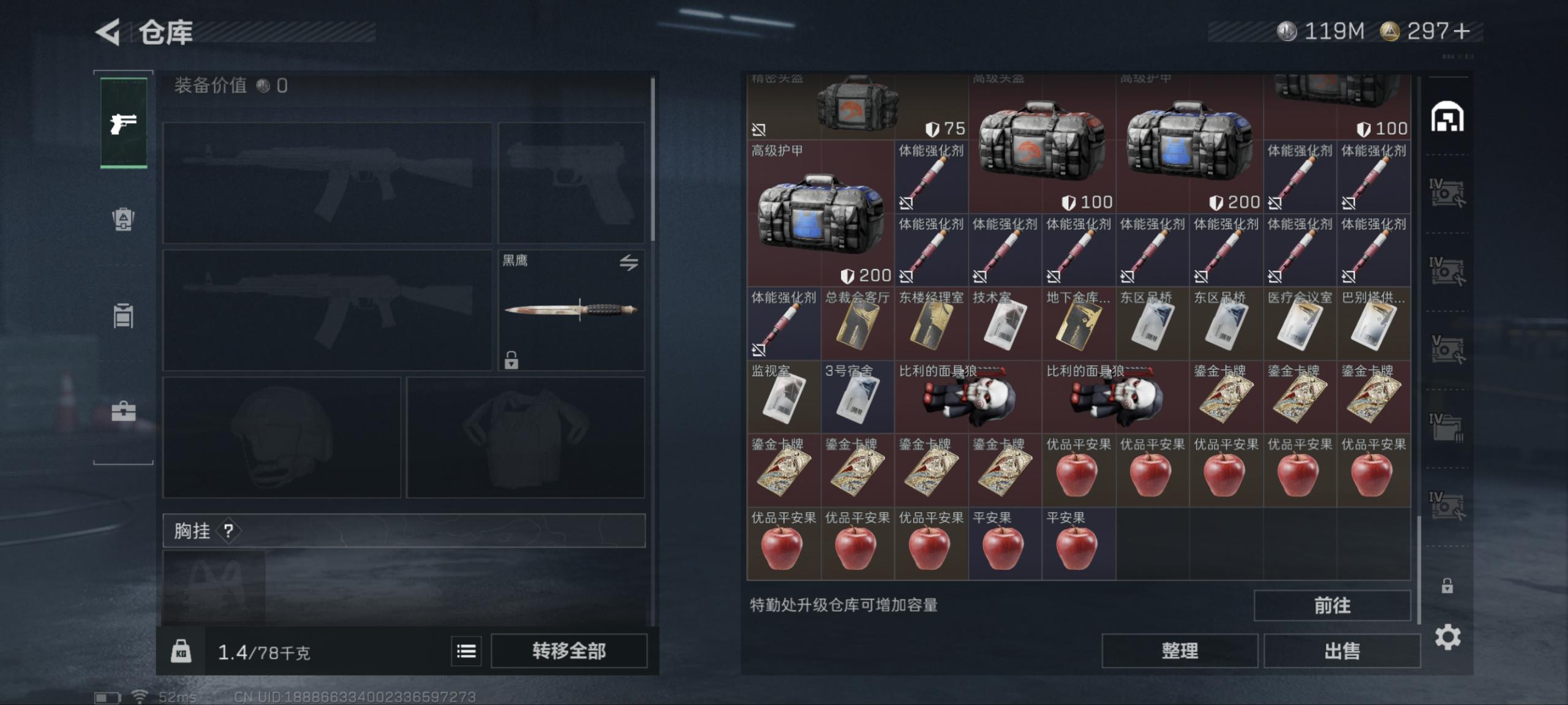Open the backpack equipment tab on left sidebar

pos(123,219)
